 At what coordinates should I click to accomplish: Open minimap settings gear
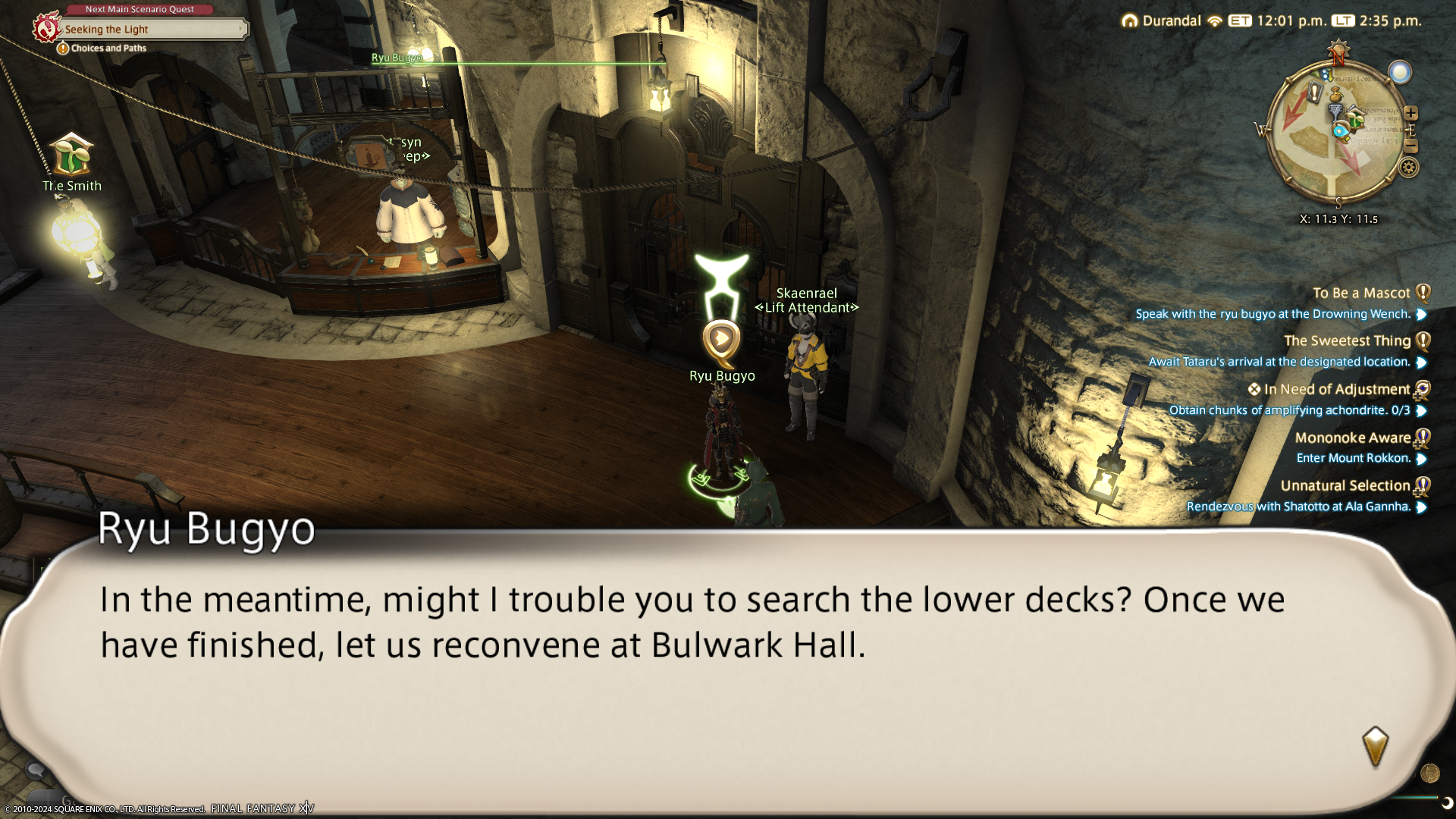pyautogui.click(x=1409, y=168)
